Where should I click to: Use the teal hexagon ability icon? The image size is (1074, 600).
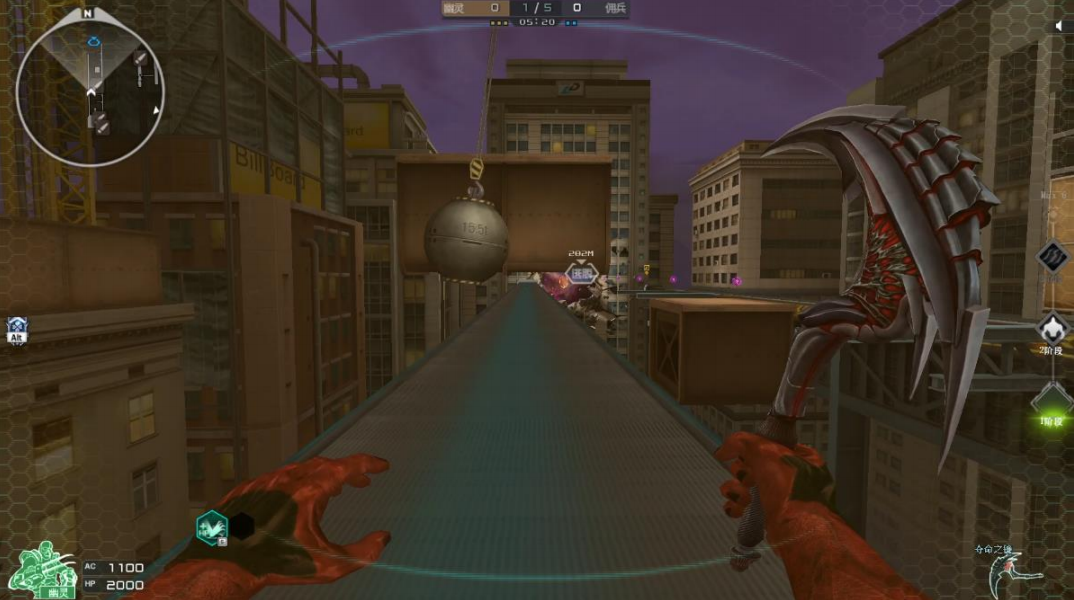[x=211, y=526]
